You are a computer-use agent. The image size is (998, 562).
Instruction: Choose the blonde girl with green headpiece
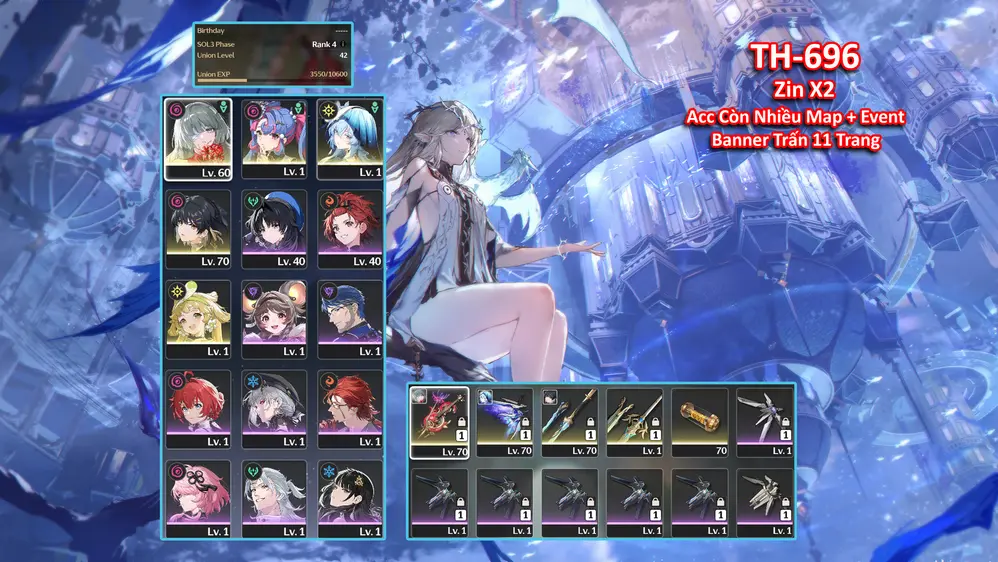tap(198, 318)
